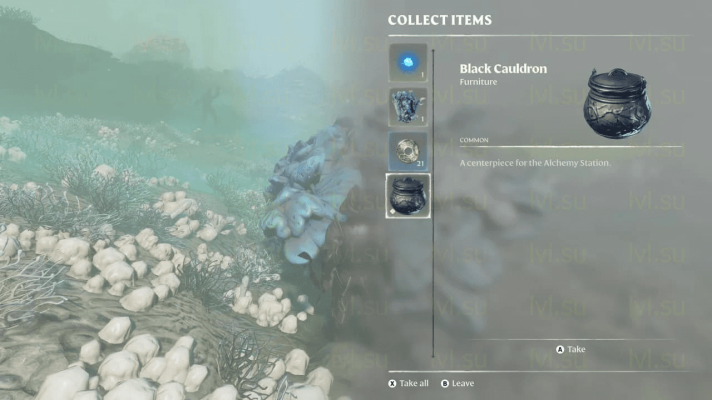Select the blue-grey crystal cluster item slot

[407, 106]
